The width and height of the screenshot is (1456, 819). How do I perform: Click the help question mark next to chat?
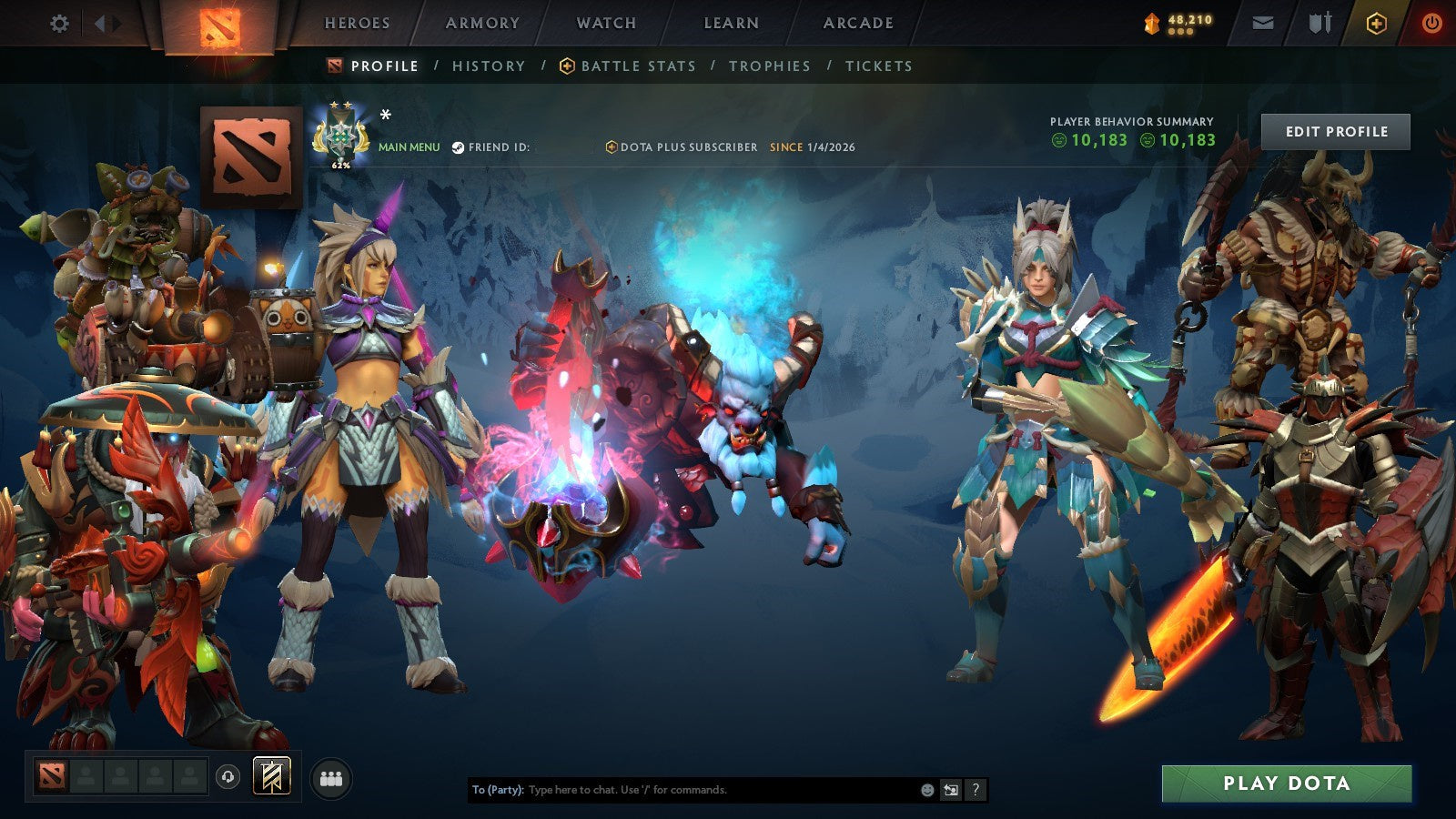[975, 790]
